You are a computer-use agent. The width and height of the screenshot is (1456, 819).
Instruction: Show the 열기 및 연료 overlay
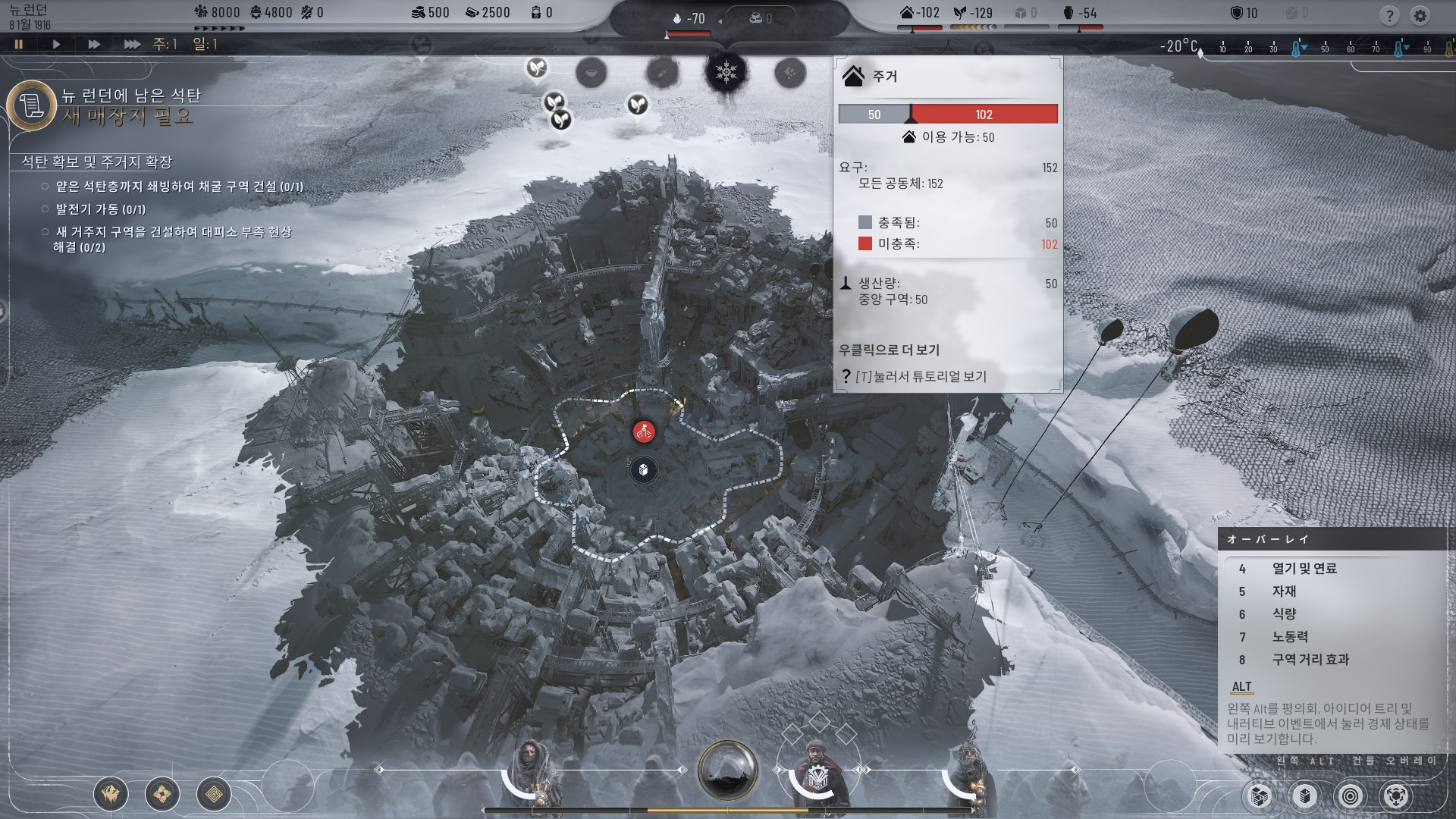(x=1304, y=569)
